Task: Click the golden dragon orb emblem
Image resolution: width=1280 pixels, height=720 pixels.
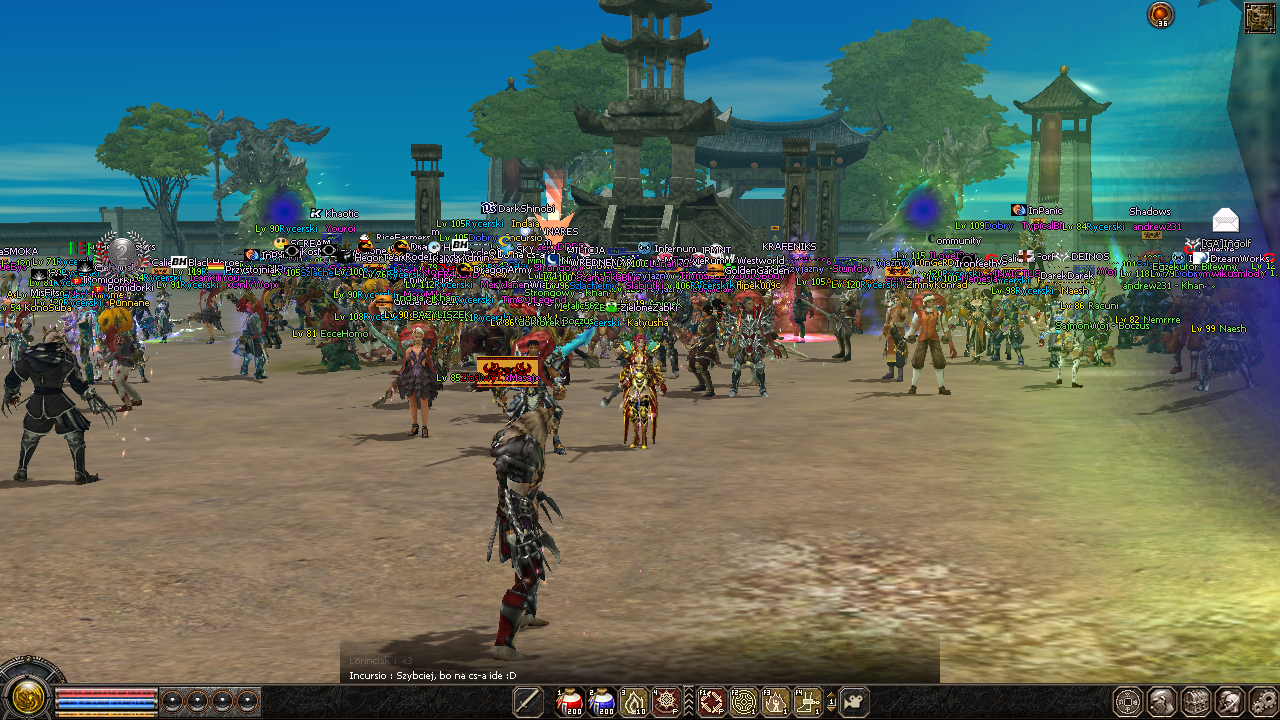Action: click(27, 695)
